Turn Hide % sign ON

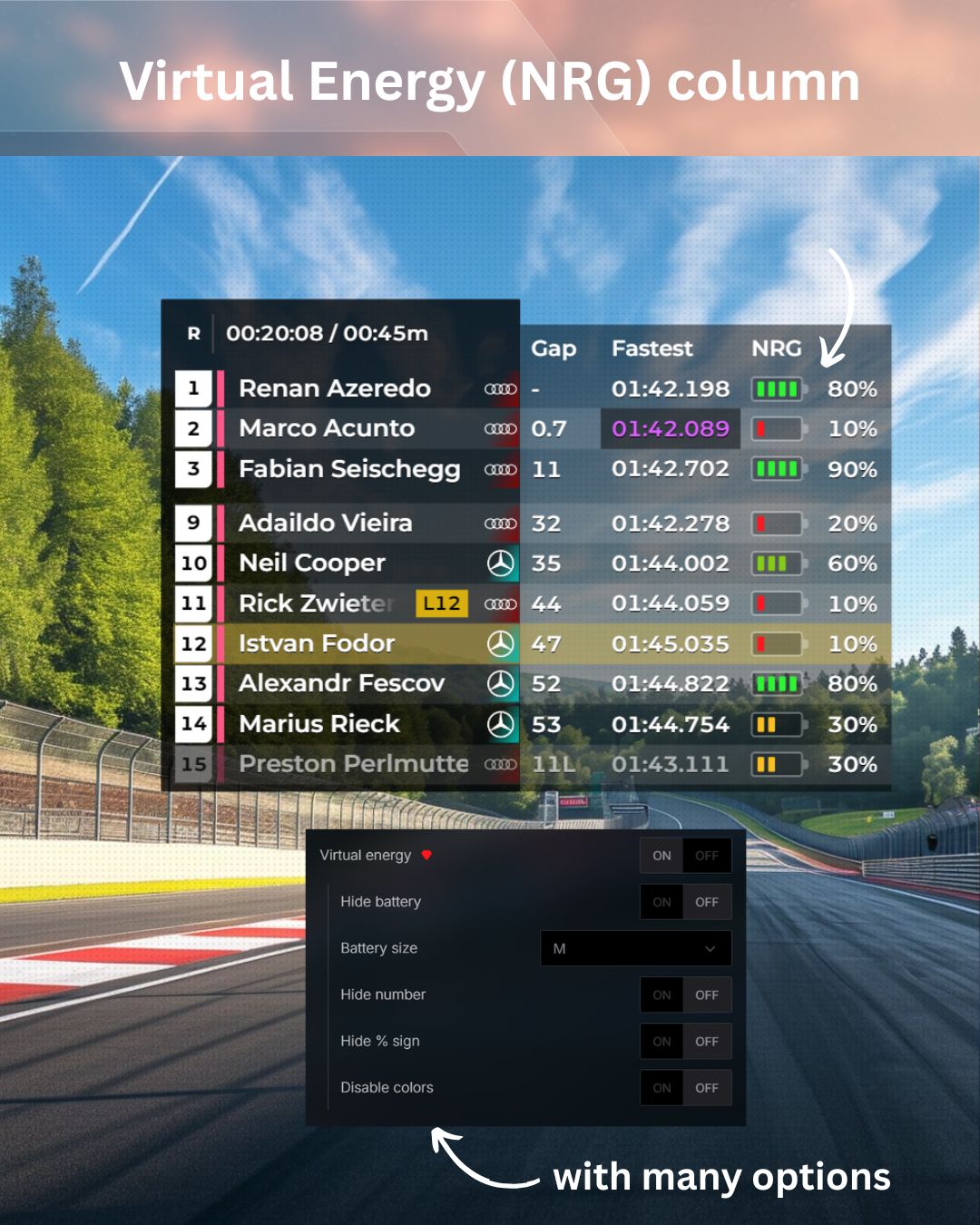662,1042
